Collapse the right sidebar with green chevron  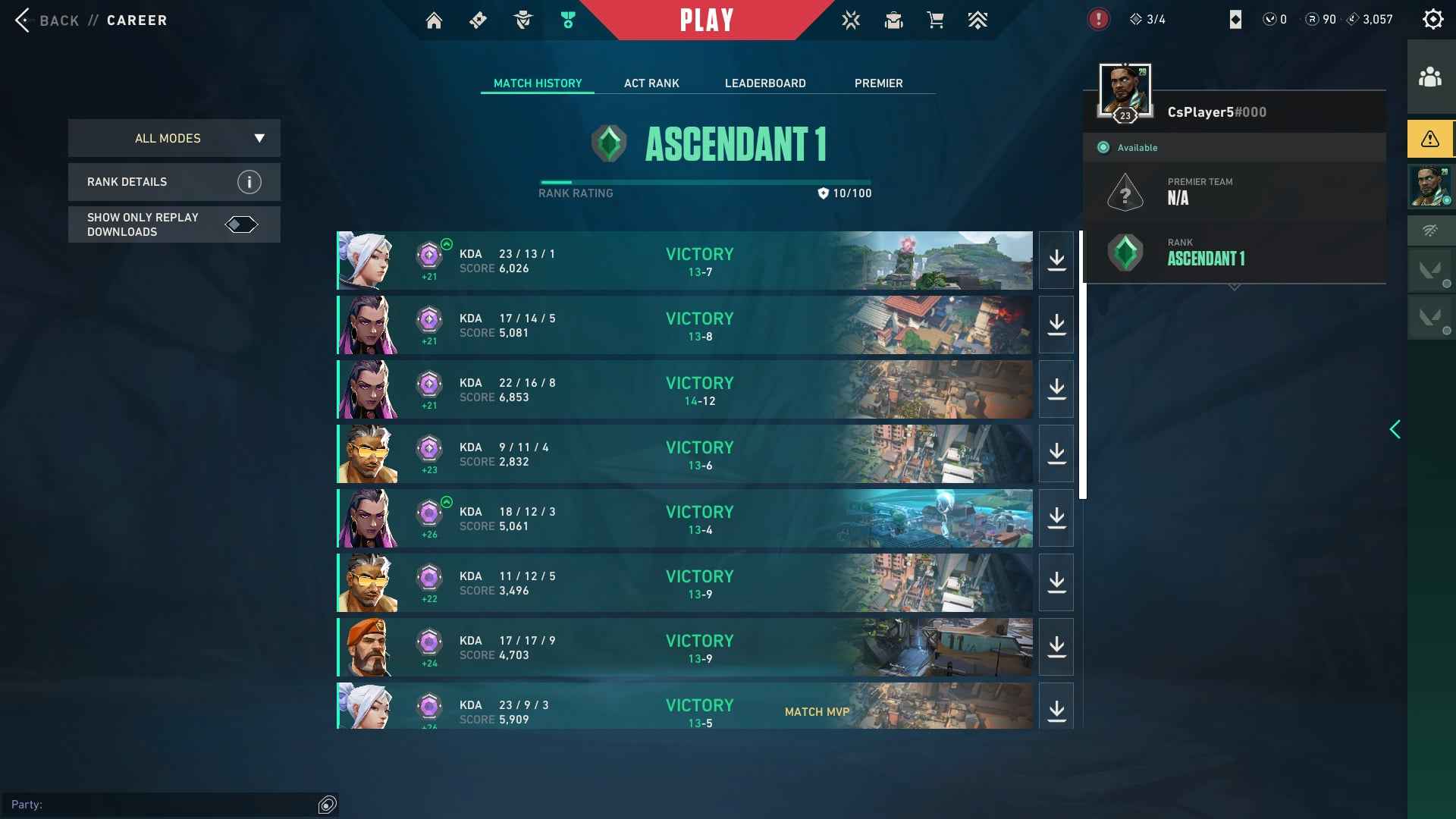click(x=1397, y=429)
